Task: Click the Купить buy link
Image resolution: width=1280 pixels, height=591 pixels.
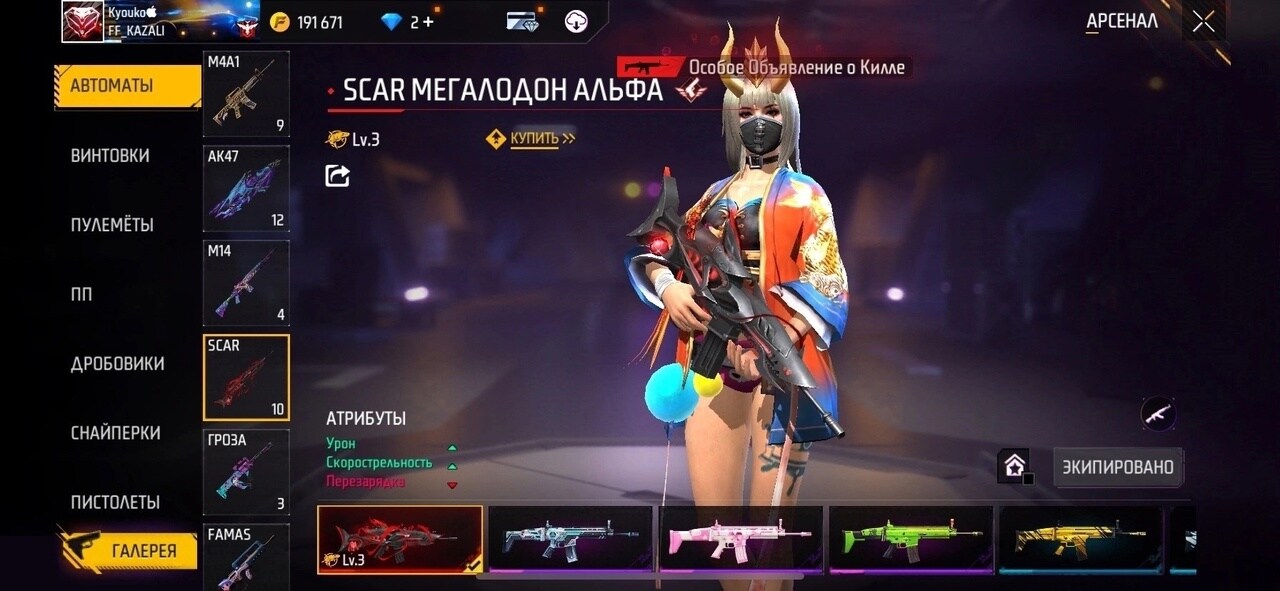Action: coord(534,139)
